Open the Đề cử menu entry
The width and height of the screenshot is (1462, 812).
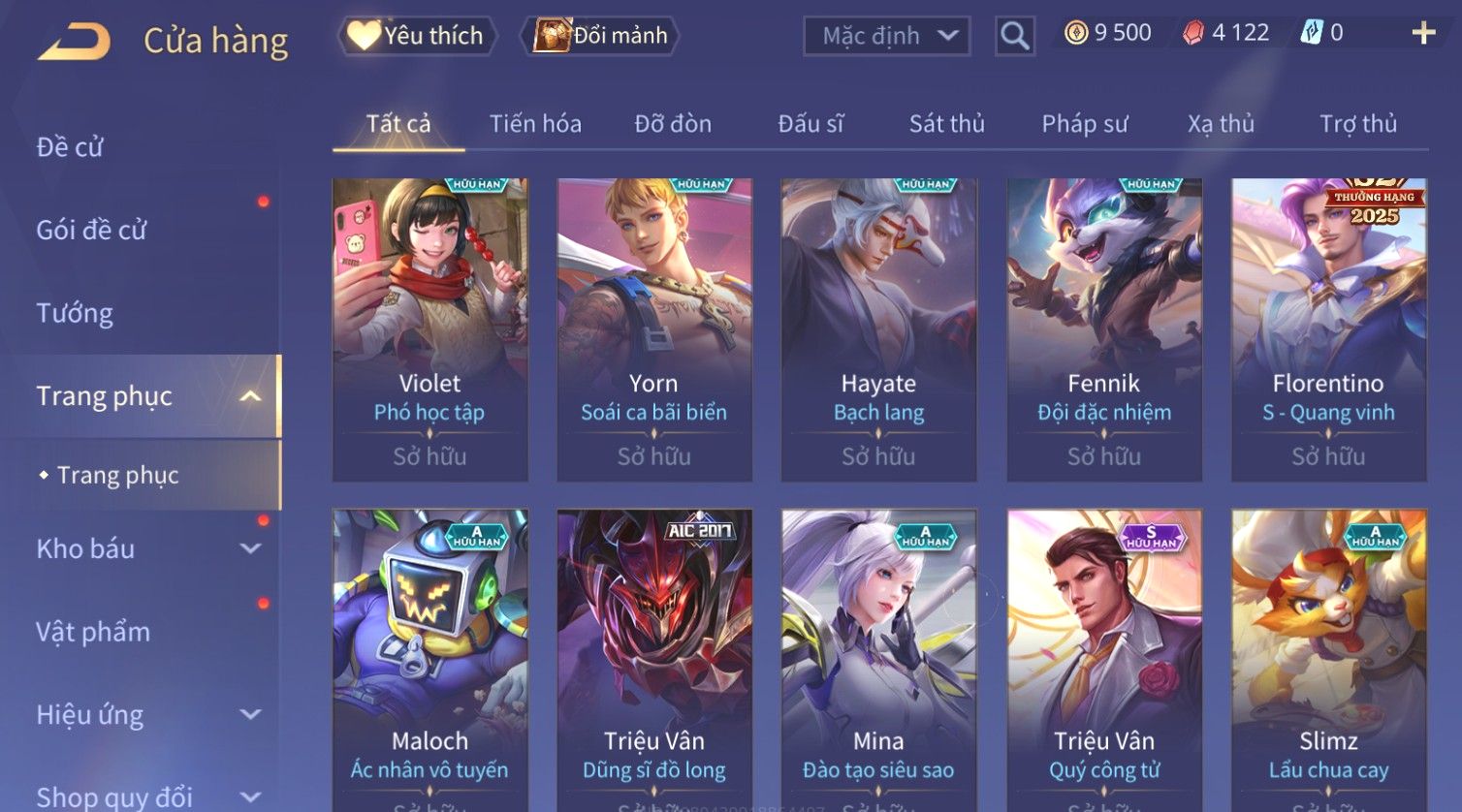coord(70,147)
